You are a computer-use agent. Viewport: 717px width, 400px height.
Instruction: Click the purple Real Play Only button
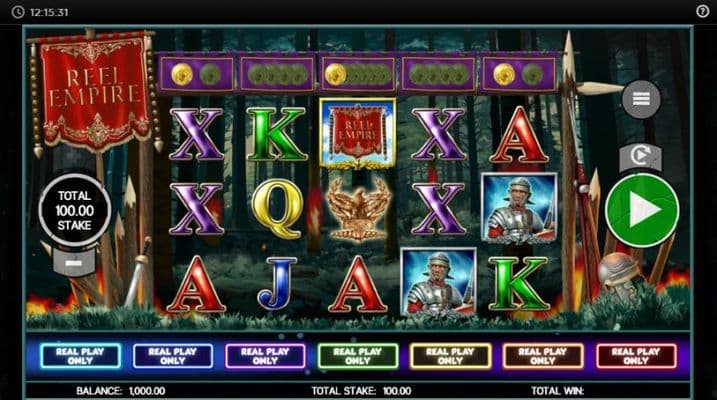[x=266, y=356]
